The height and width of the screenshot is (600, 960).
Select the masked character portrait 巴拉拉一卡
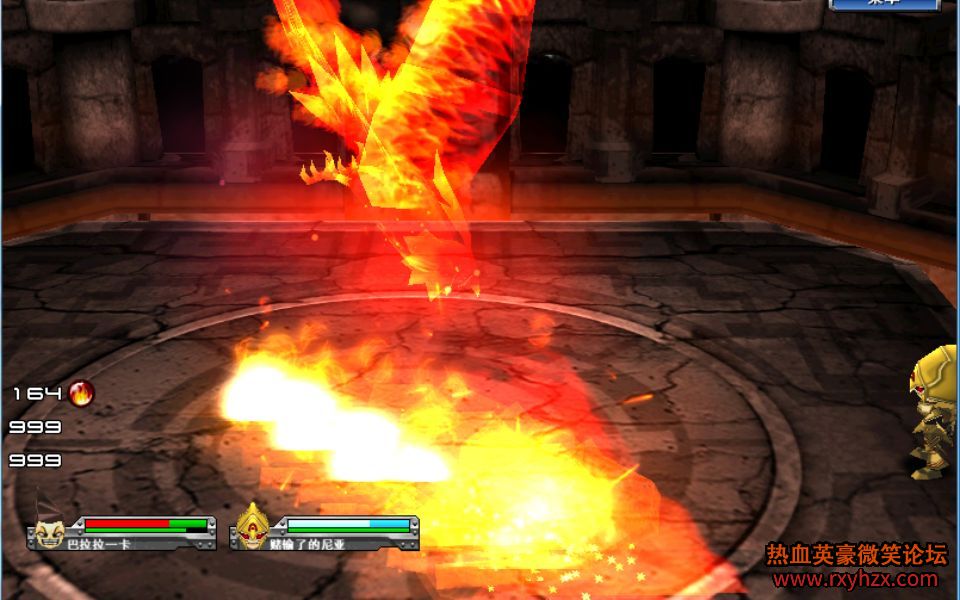click(x=47, y=530)
